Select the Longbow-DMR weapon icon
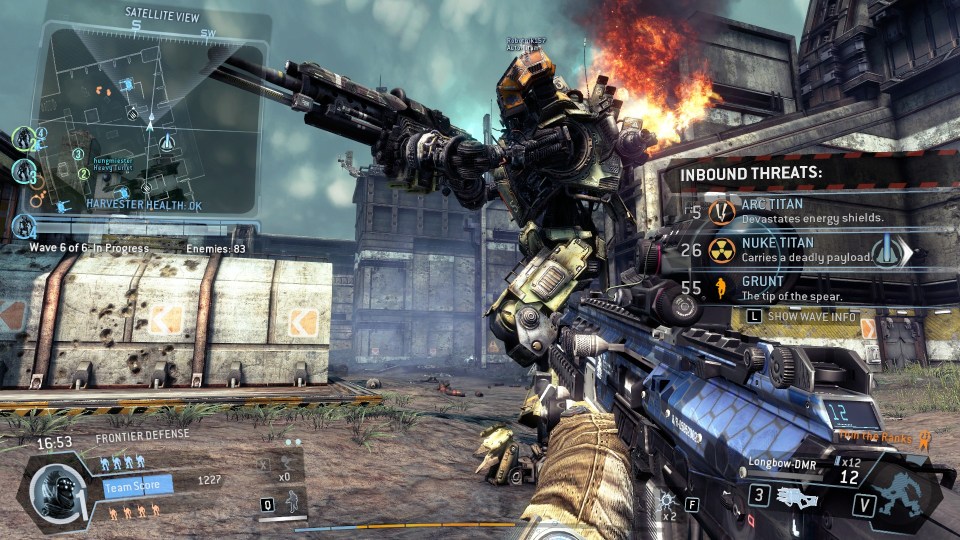This screenshot has height=540, width=960. coord(796,496)
